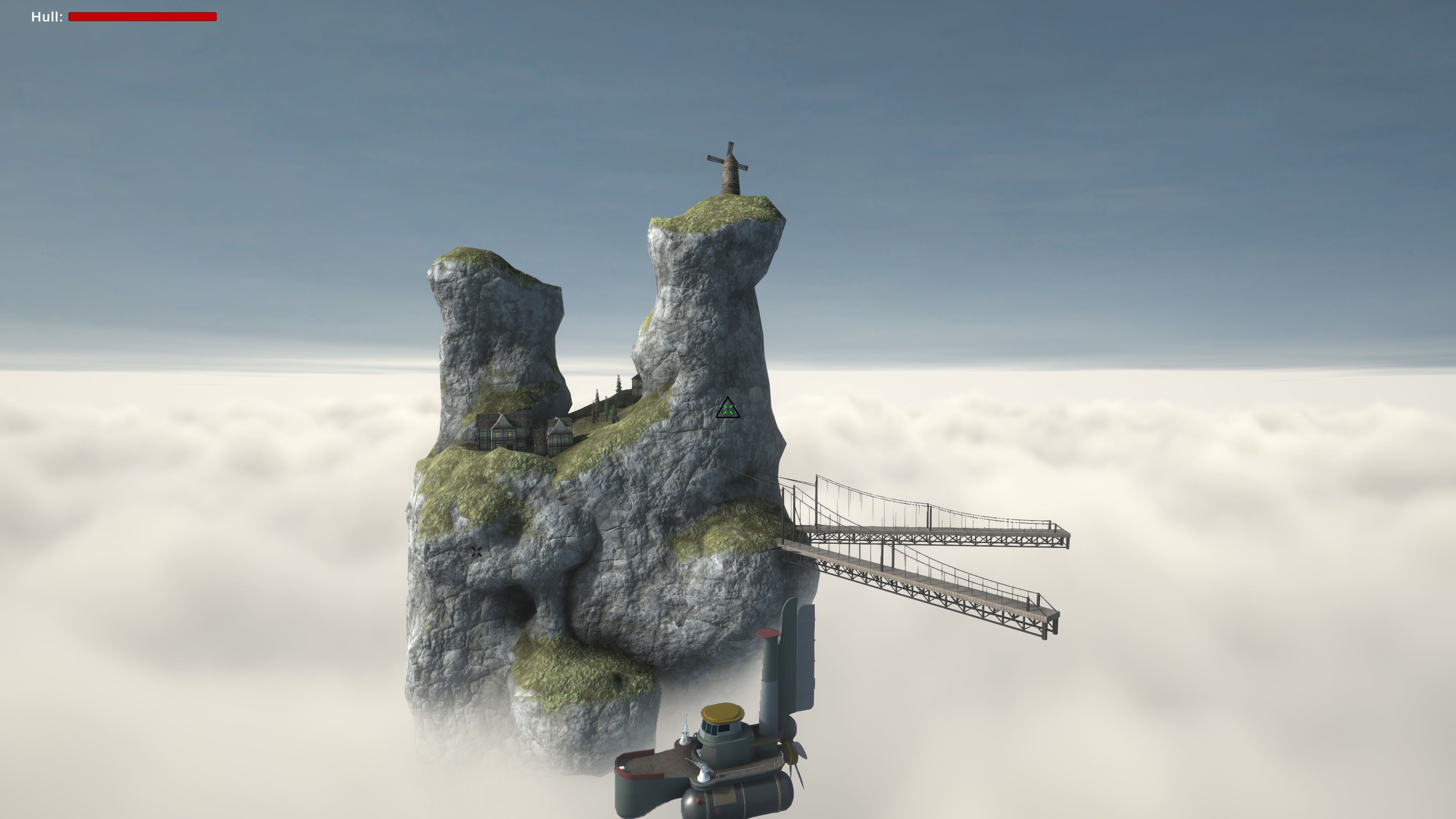Select the forward deck cannon on the airship
The image size is (1456, 819).
(704, 770)
